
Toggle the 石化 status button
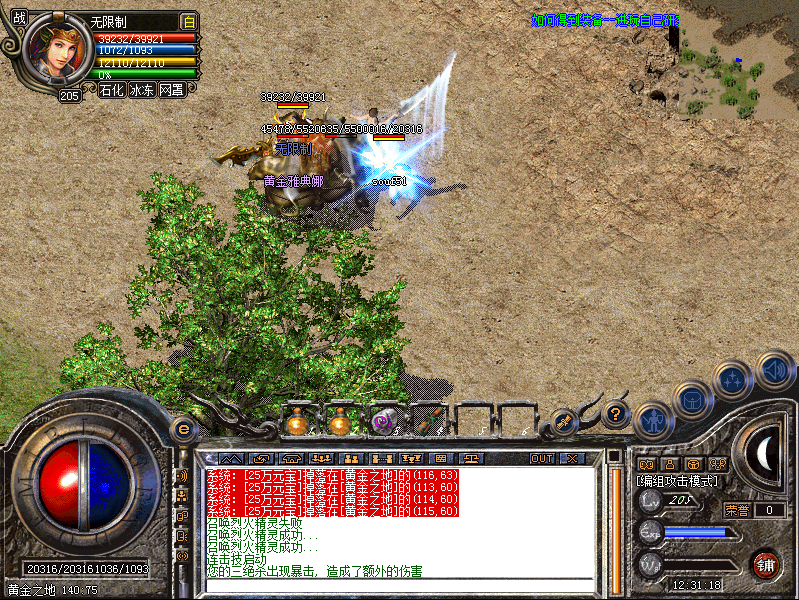(x=112, y=90)
